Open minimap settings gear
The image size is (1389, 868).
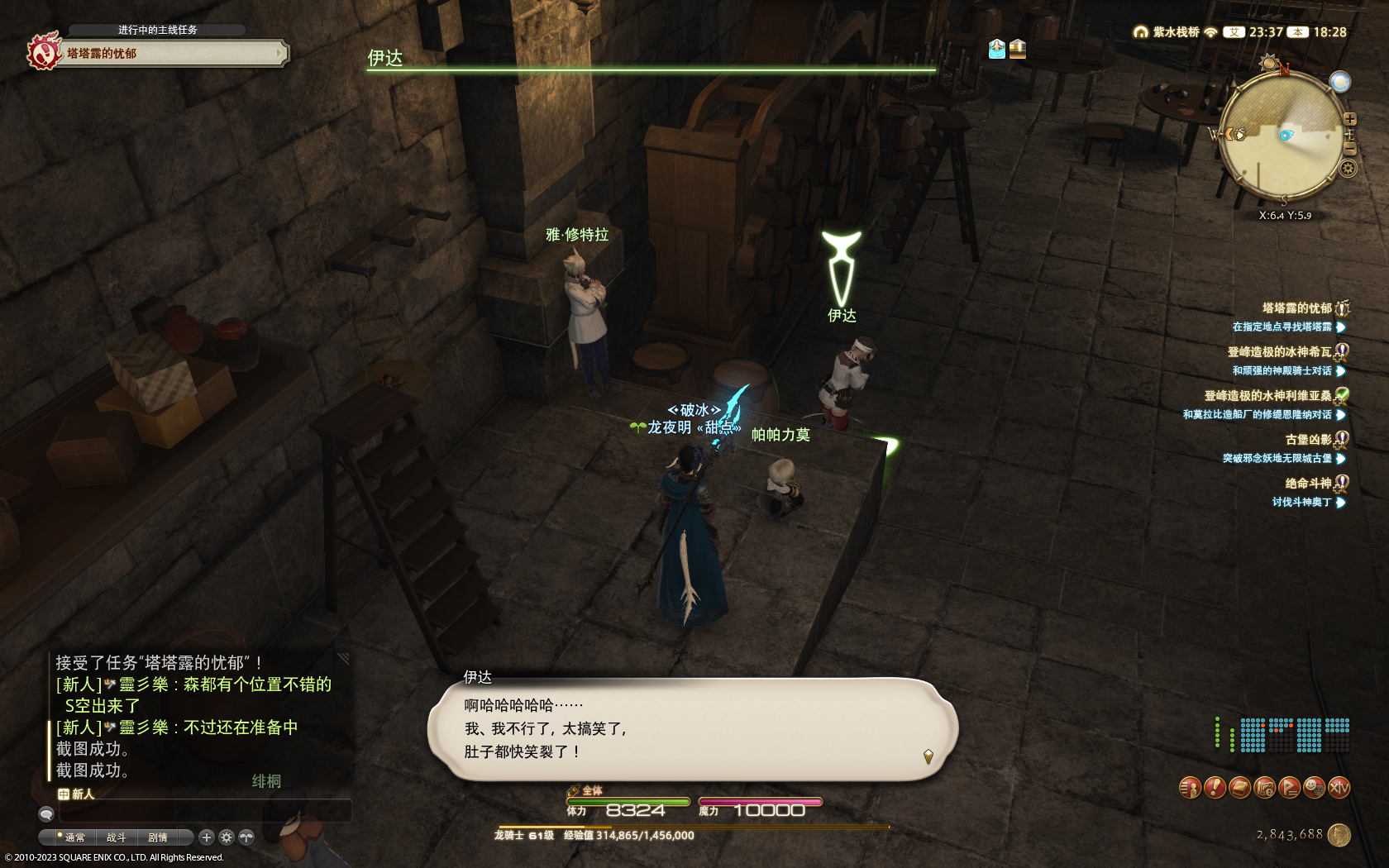pyautogui.click(x=1348, y=169)
